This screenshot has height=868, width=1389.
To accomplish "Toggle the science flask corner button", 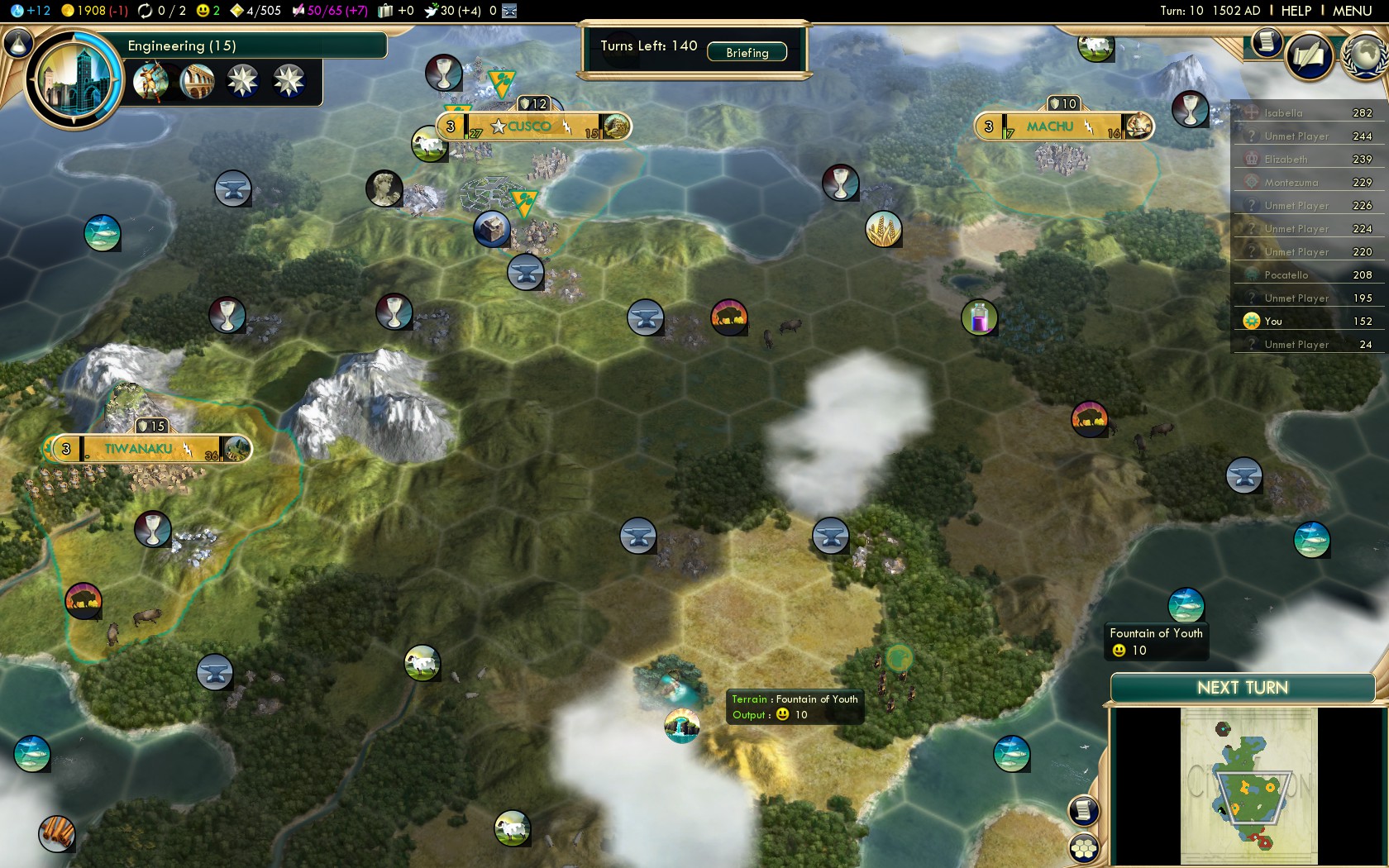I will (18, 43).
